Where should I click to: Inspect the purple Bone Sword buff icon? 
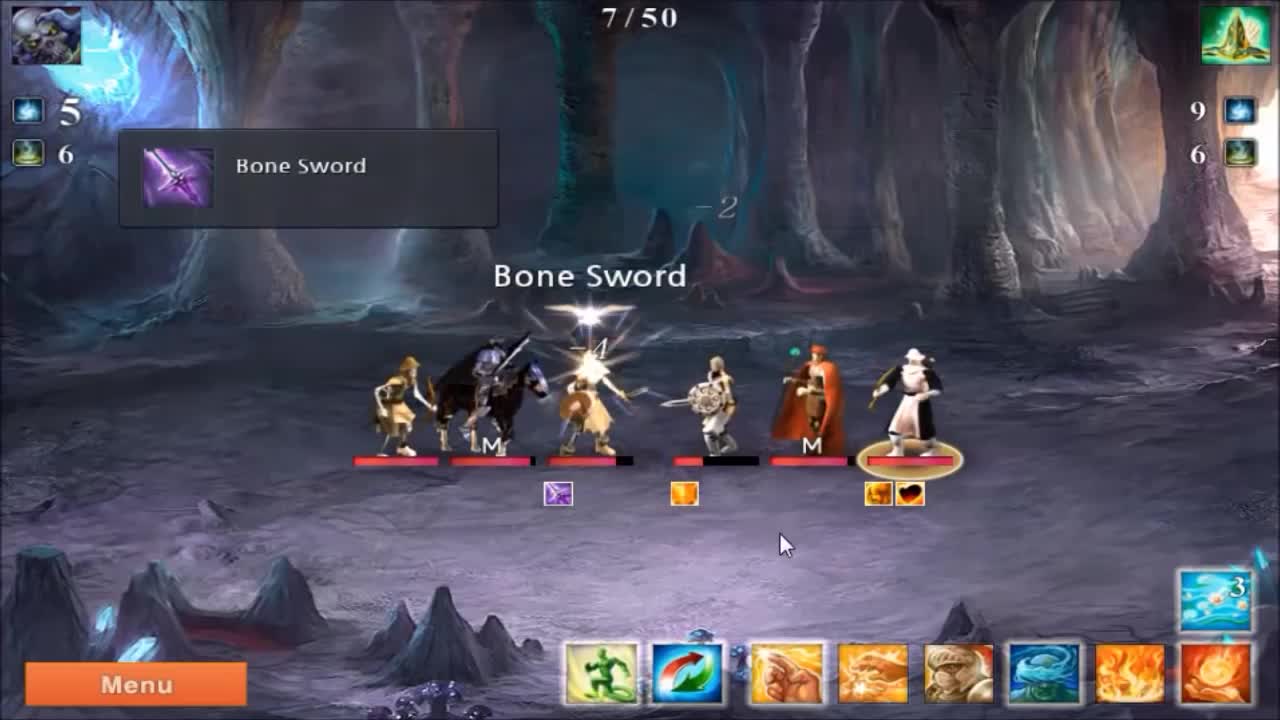coord(560,492)
